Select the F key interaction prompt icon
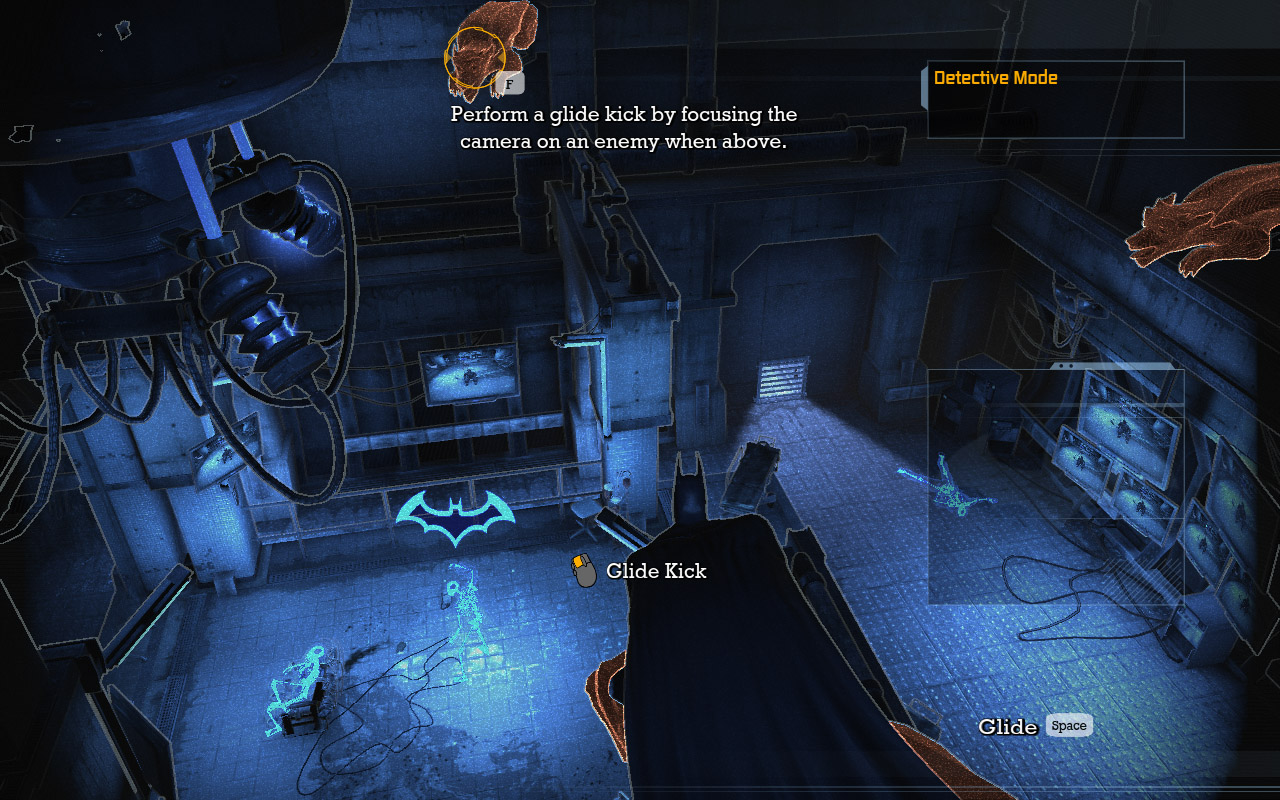Viewport: 1280px width, 800px height. [x=511, y=84]
